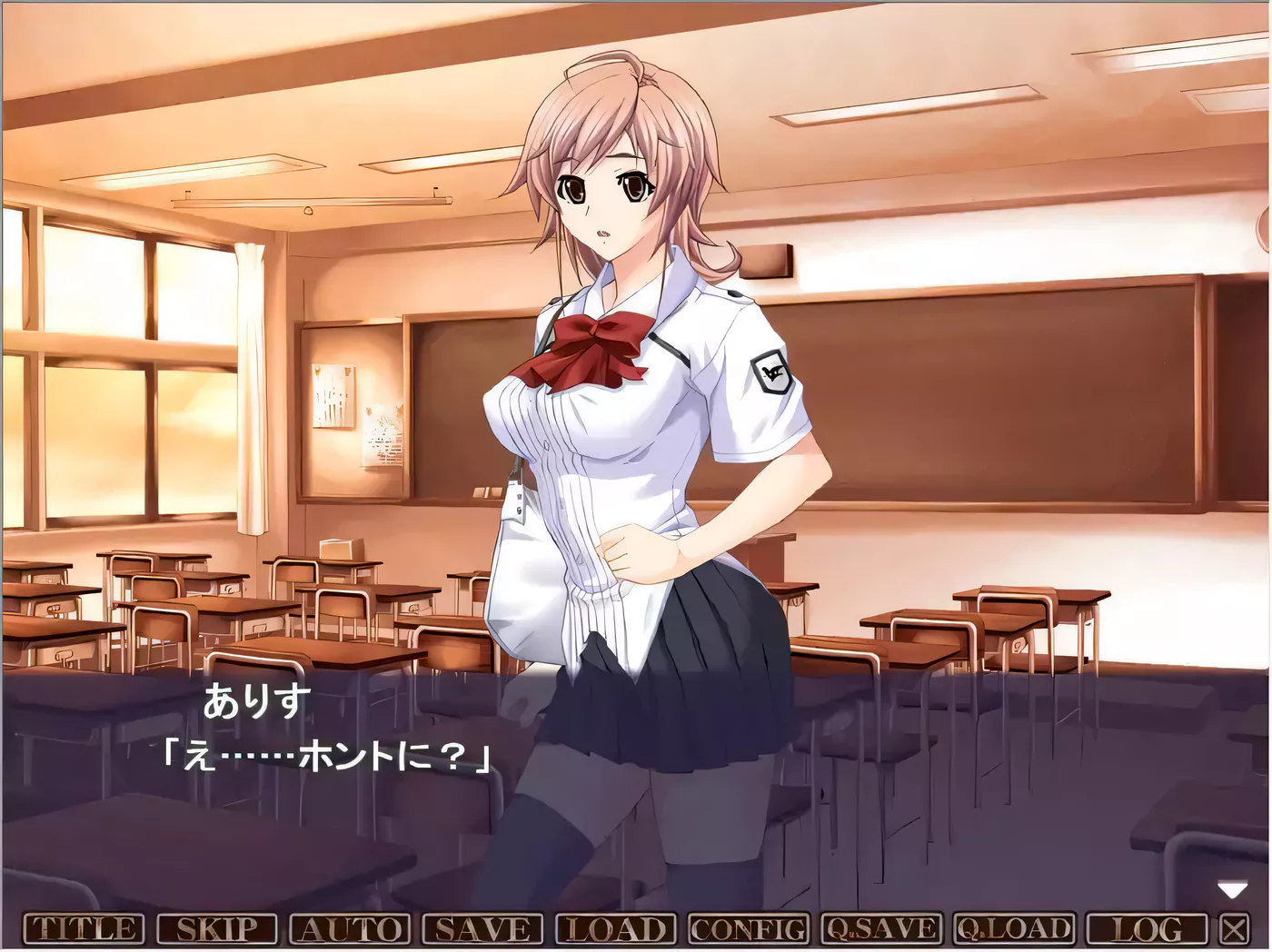Turn on AUTO text advance
Viewport: 1272px width, 952px height.
coord(350,929)
